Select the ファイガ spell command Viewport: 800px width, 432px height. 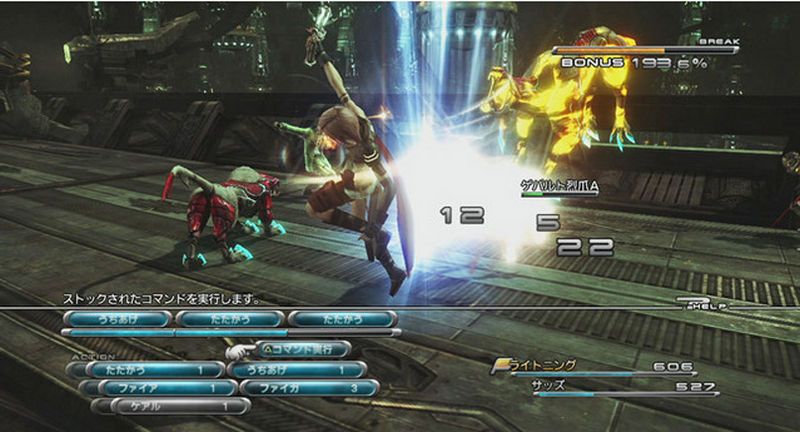[301, 387]
